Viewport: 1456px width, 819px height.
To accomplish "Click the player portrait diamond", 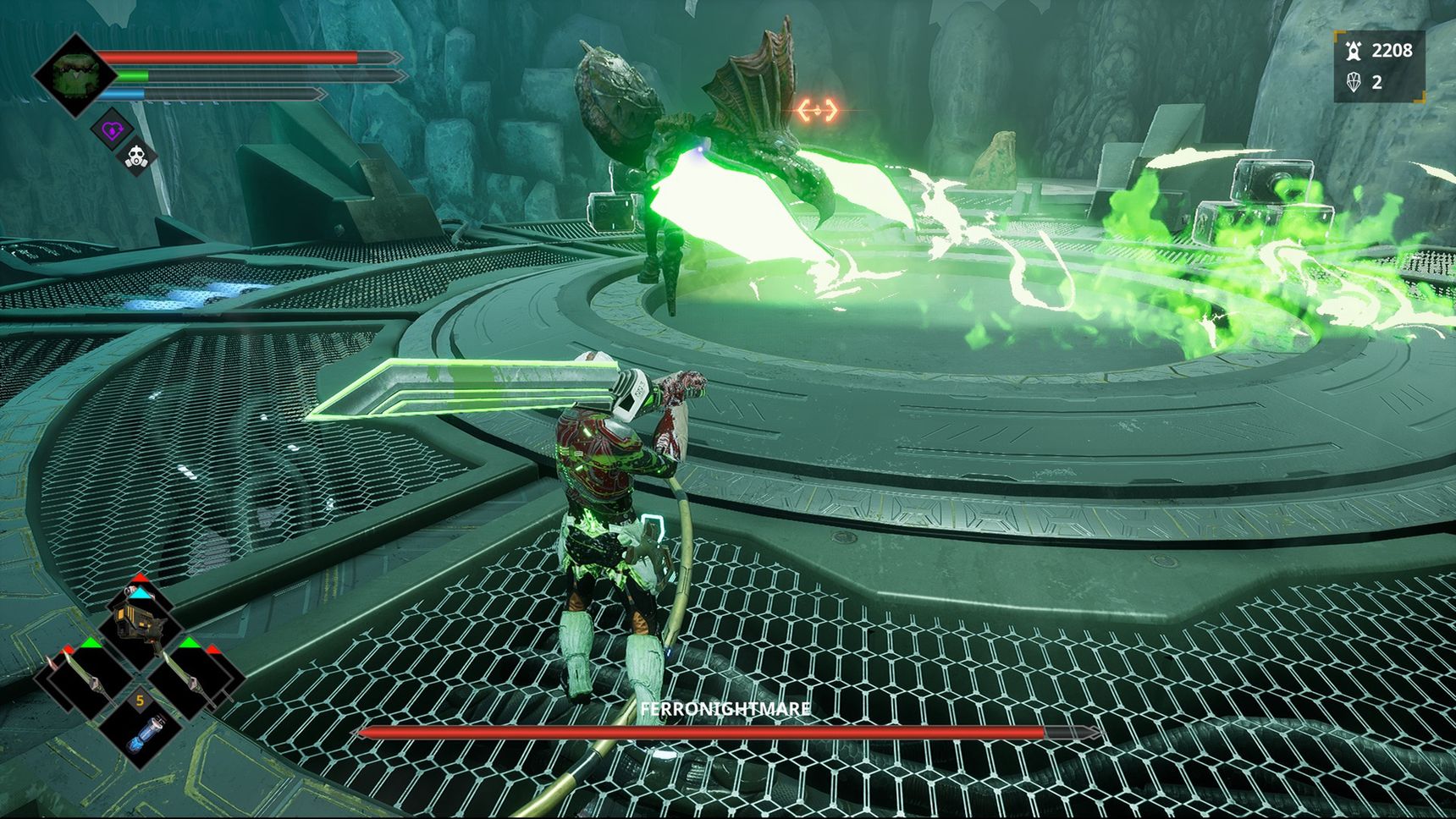I will coord(75,75).
